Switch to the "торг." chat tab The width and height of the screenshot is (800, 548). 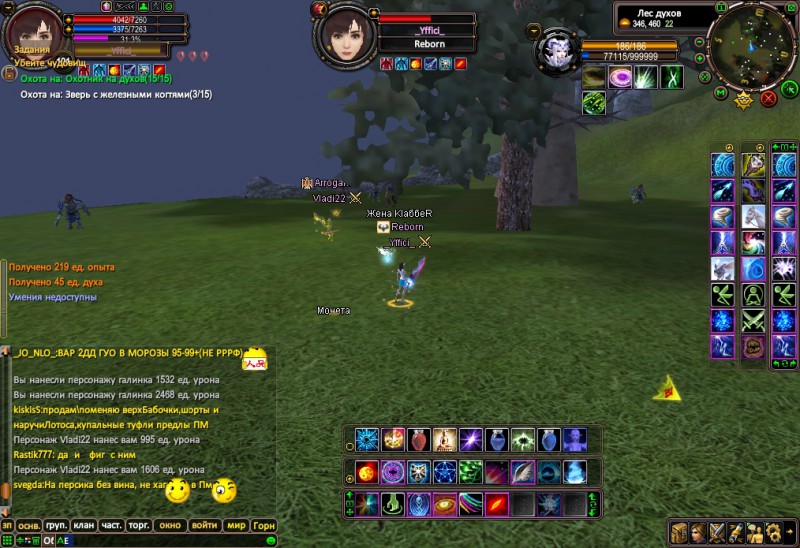[138, 525]
